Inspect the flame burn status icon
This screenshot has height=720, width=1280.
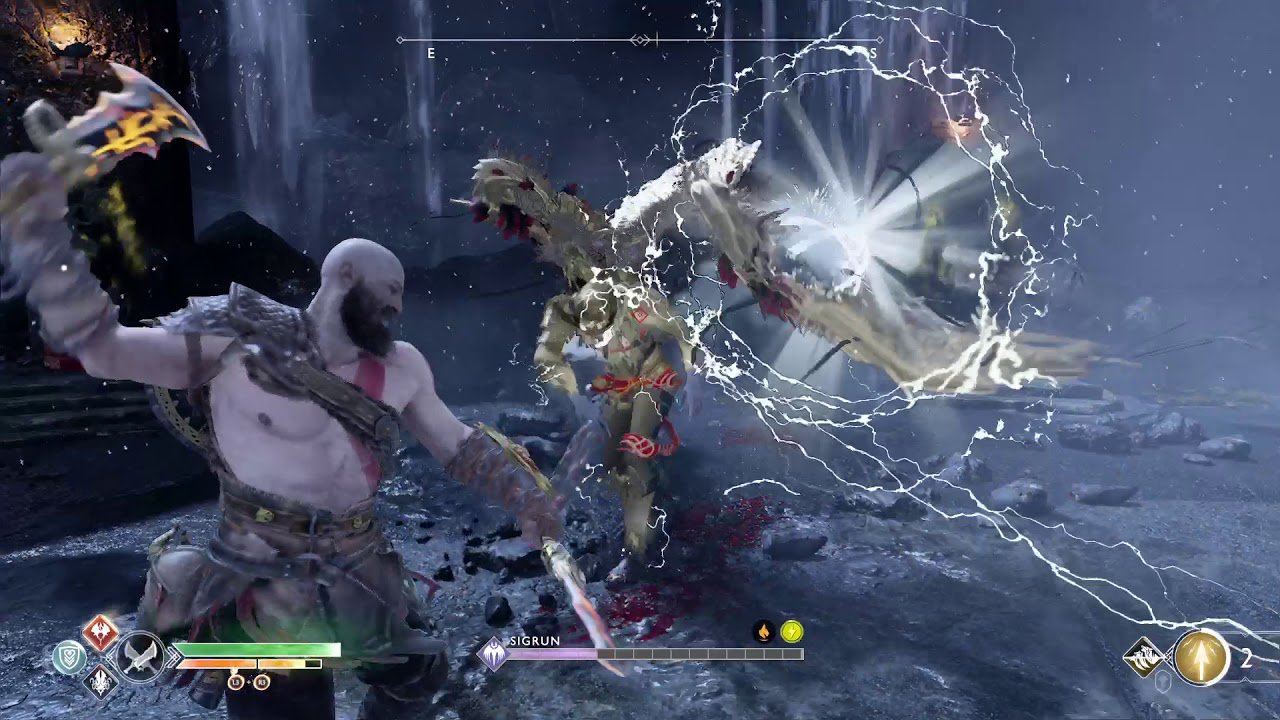click(x=764, y=631)
